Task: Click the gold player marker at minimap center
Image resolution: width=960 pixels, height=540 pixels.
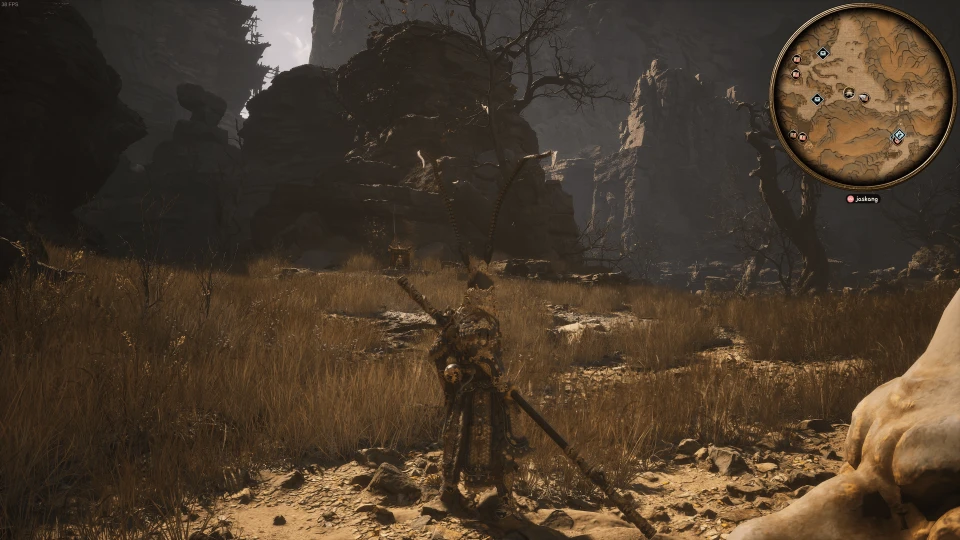Action: coord(848,94)
